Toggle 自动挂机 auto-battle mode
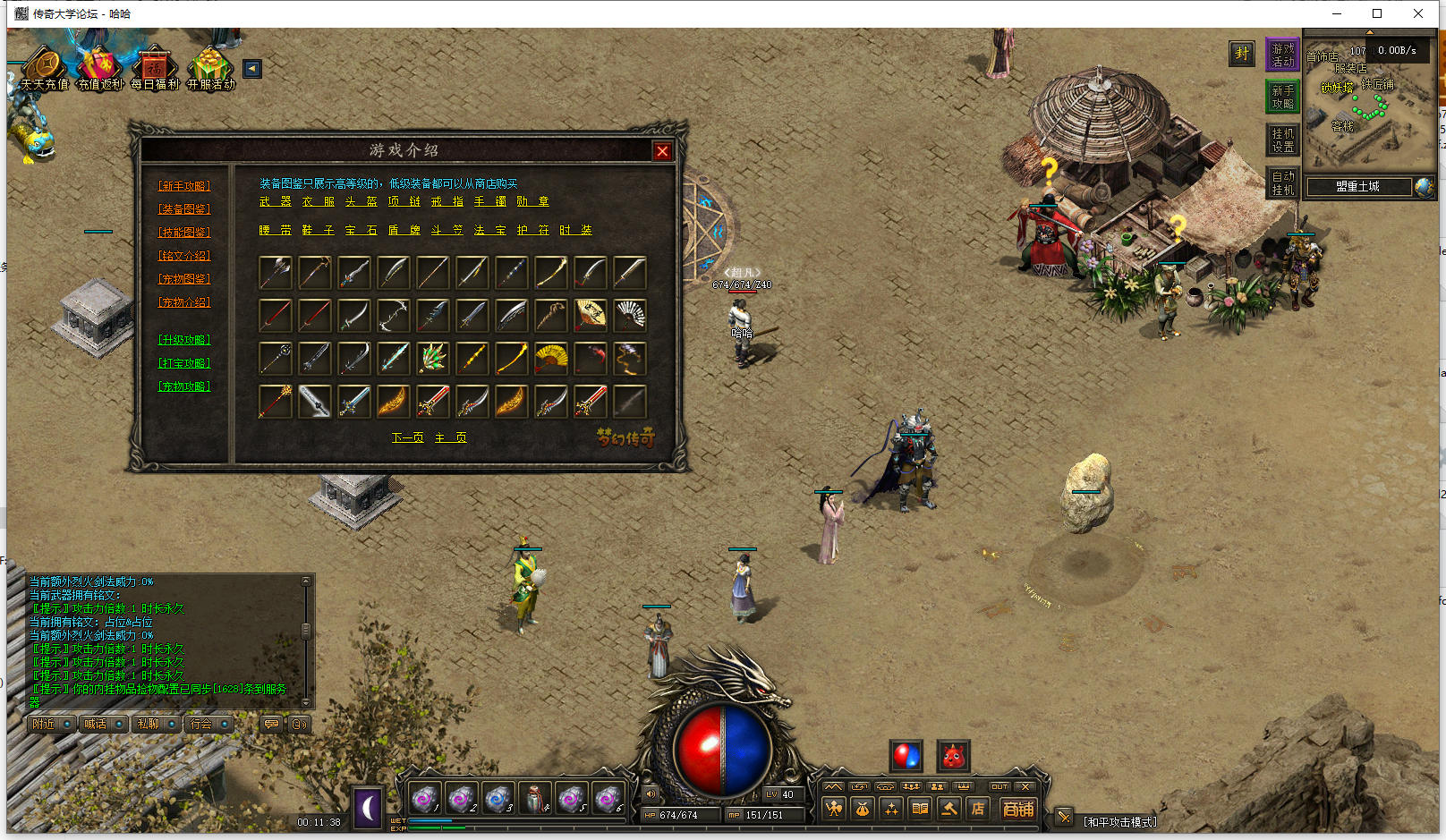The height and width of the screenshot is (840, 1446). coord(1282,182)
